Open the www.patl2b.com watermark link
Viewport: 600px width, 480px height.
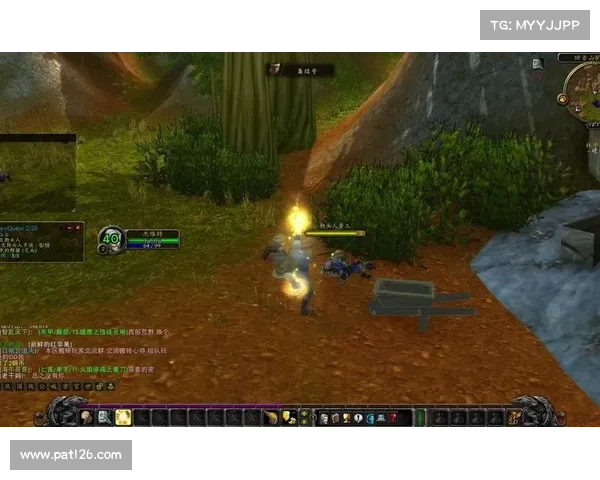pyautogui.click(x=71, y=455)
